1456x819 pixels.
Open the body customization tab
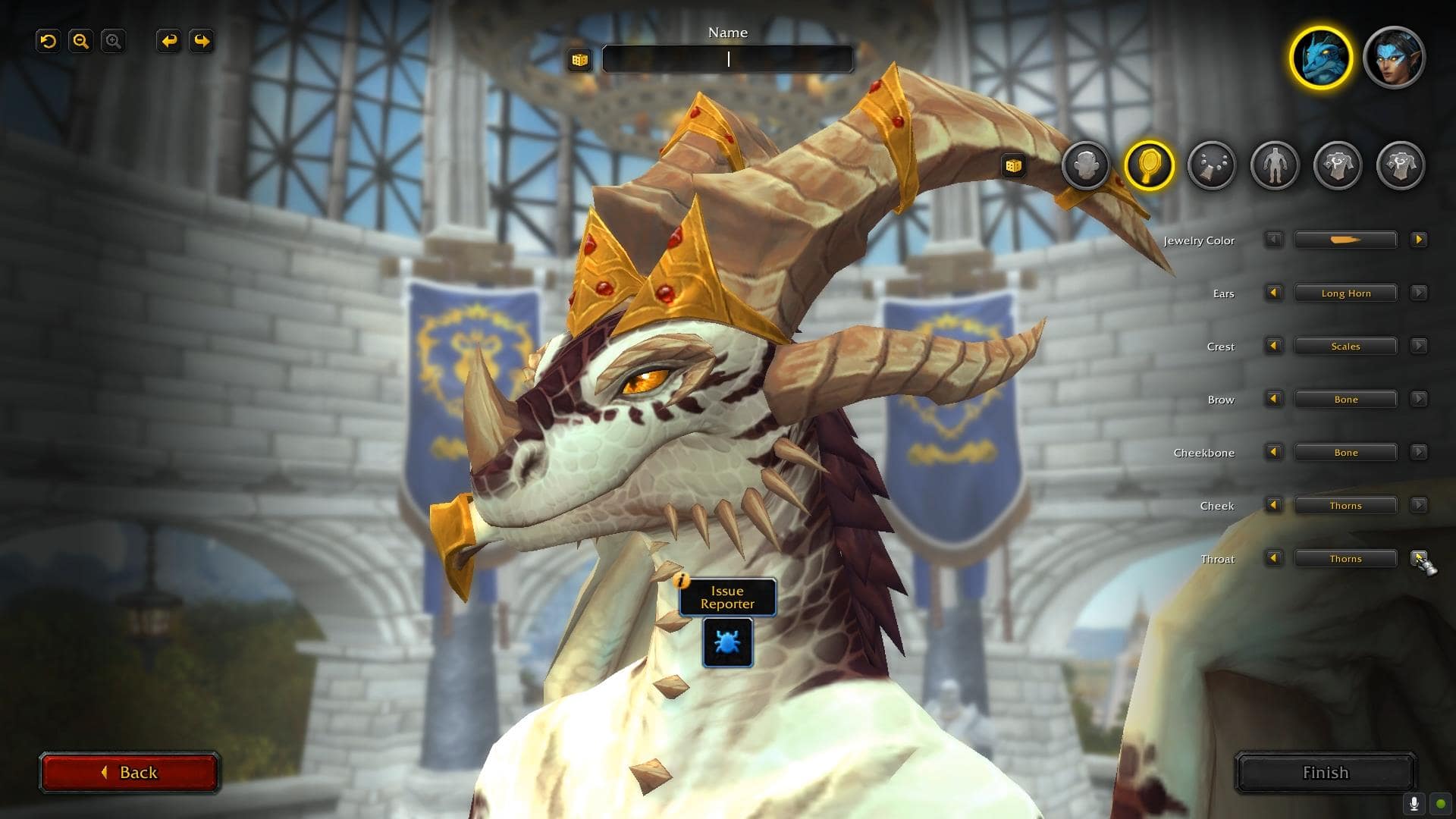1274,165
